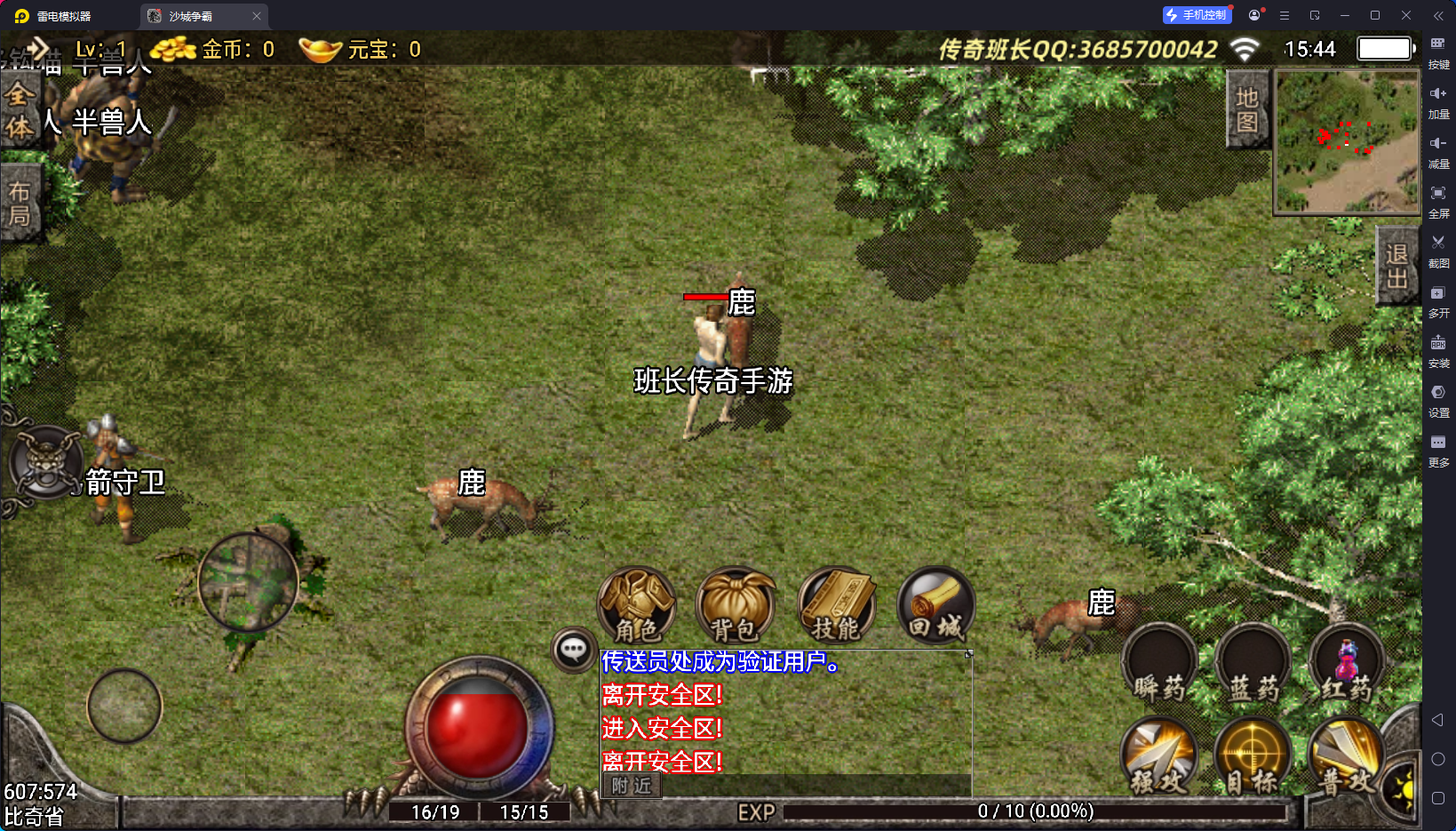1456x831 pixels.
Task: Switch to the 附近 nearby chat tab
Action: [632, 786]
